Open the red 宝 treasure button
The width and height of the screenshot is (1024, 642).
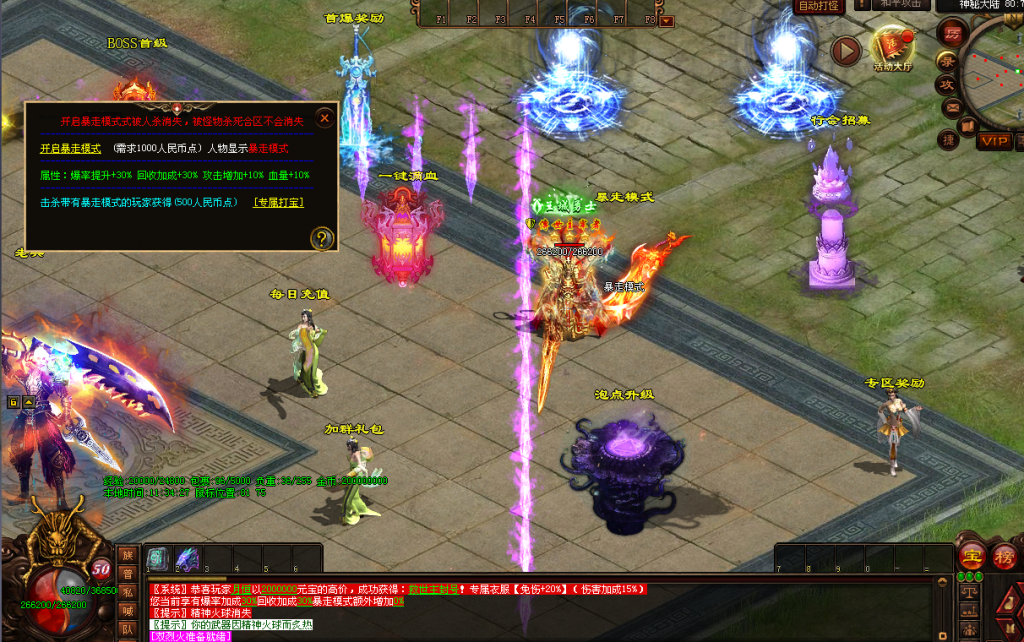pyautogui.click(x=970, y=556)
